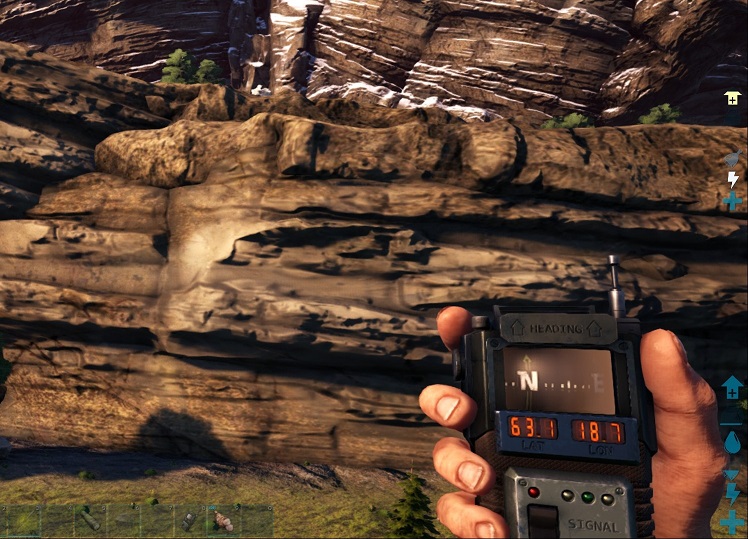Select the dark gray device hotbar slot

click(x=189, y=521)
